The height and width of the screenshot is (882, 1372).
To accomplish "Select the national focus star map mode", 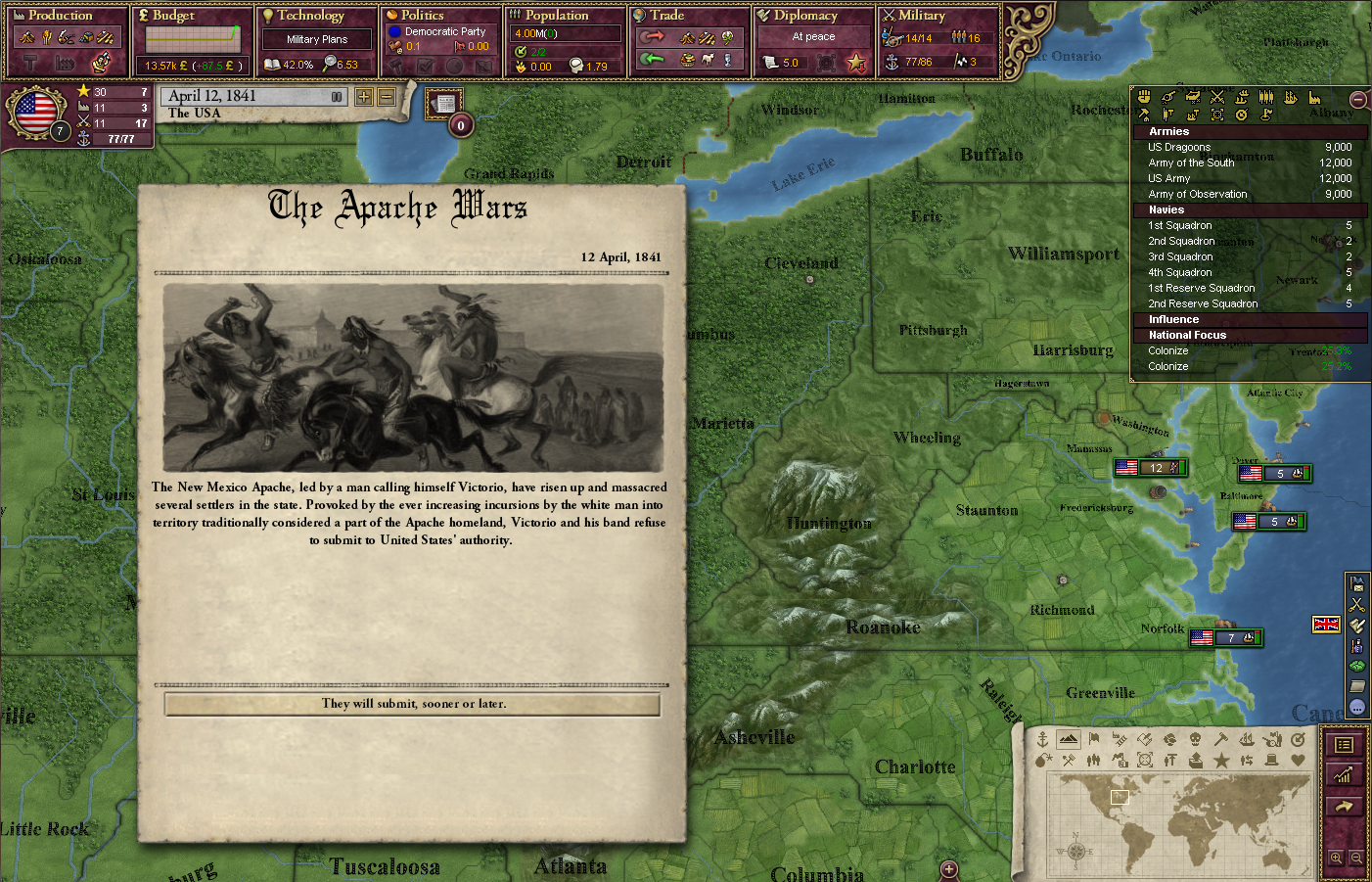I will [x=1222, y=761].
